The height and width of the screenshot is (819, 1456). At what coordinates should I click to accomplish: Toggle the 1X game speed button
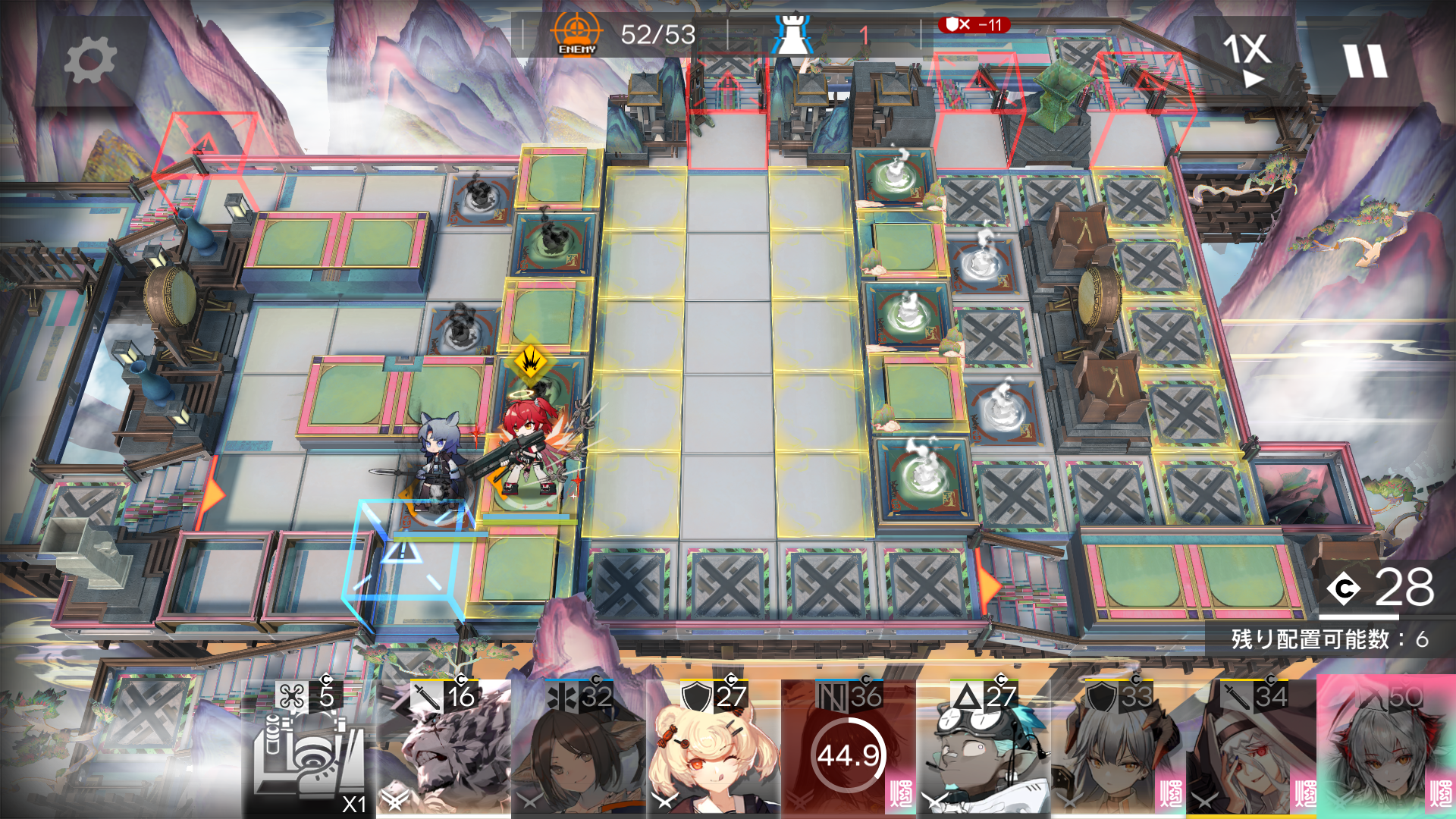pos(1246,58)
